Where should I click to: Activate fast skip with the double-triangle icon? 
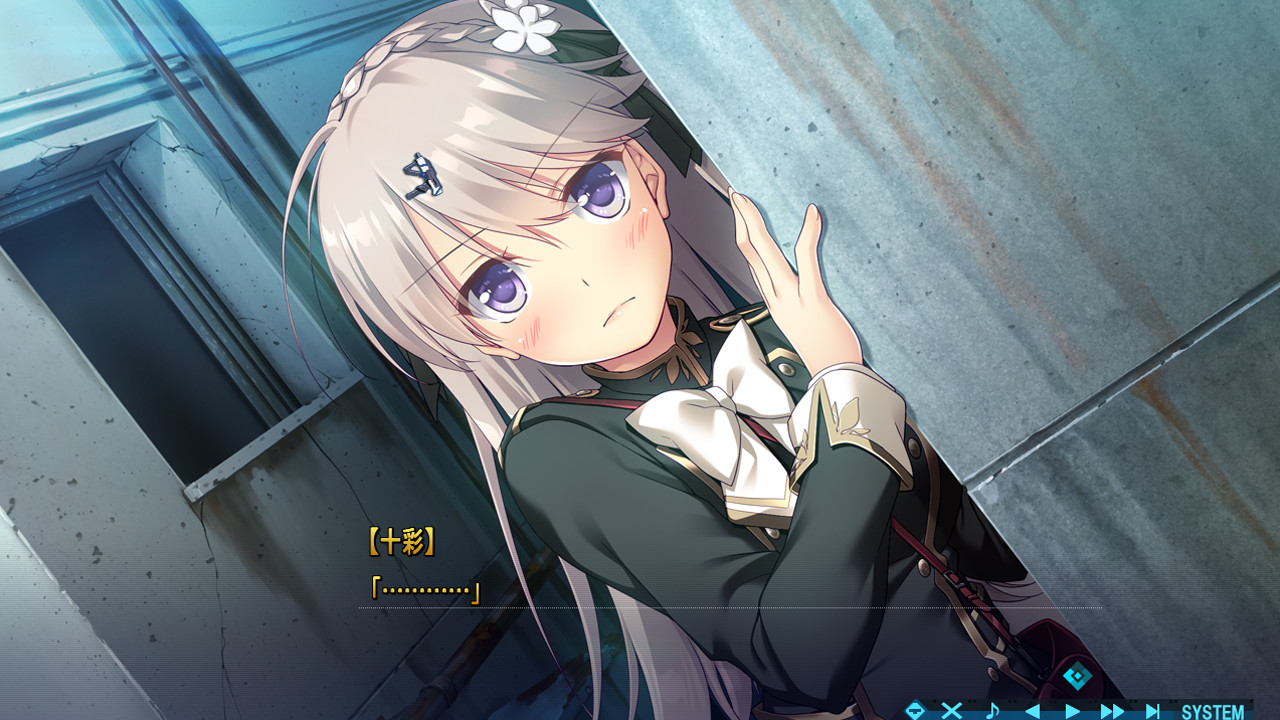(x=1110, y=709)
